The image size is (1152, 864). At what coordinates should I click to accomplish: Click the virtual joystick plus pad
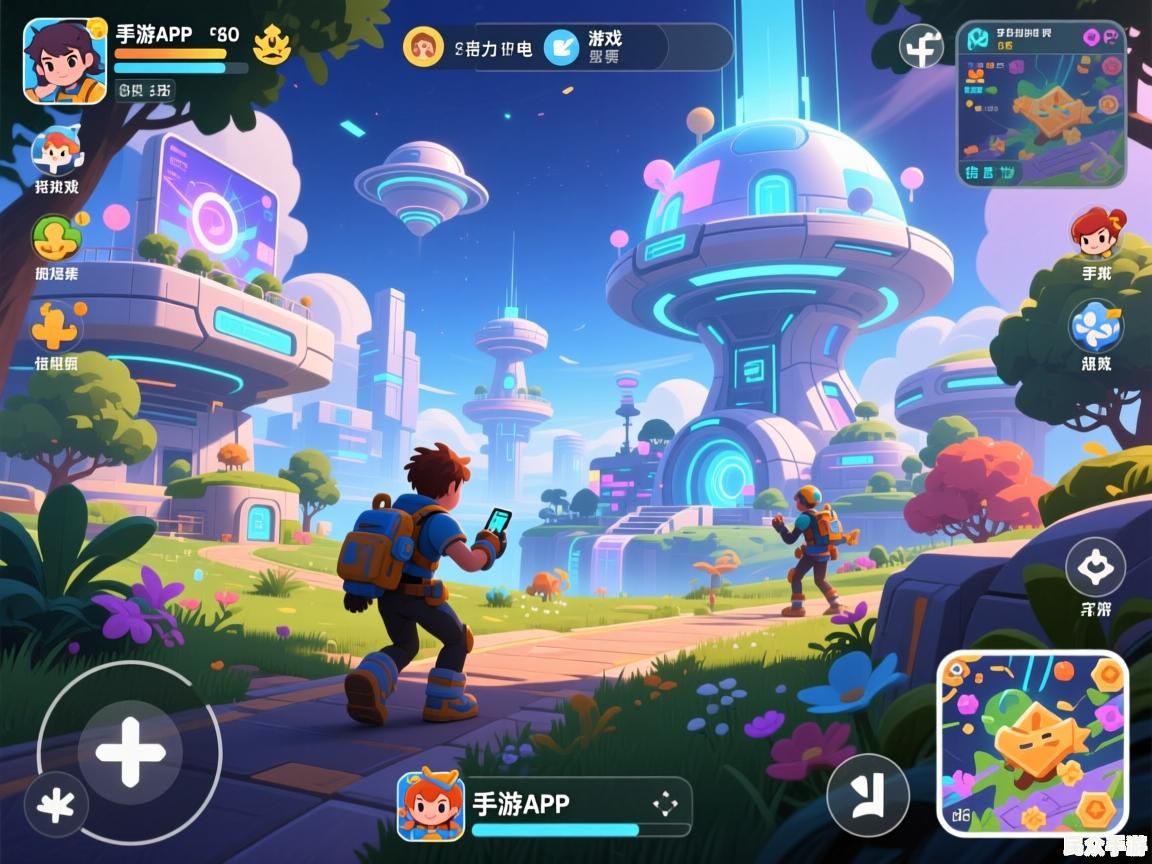pyautogui.click(x=130, y=751)
